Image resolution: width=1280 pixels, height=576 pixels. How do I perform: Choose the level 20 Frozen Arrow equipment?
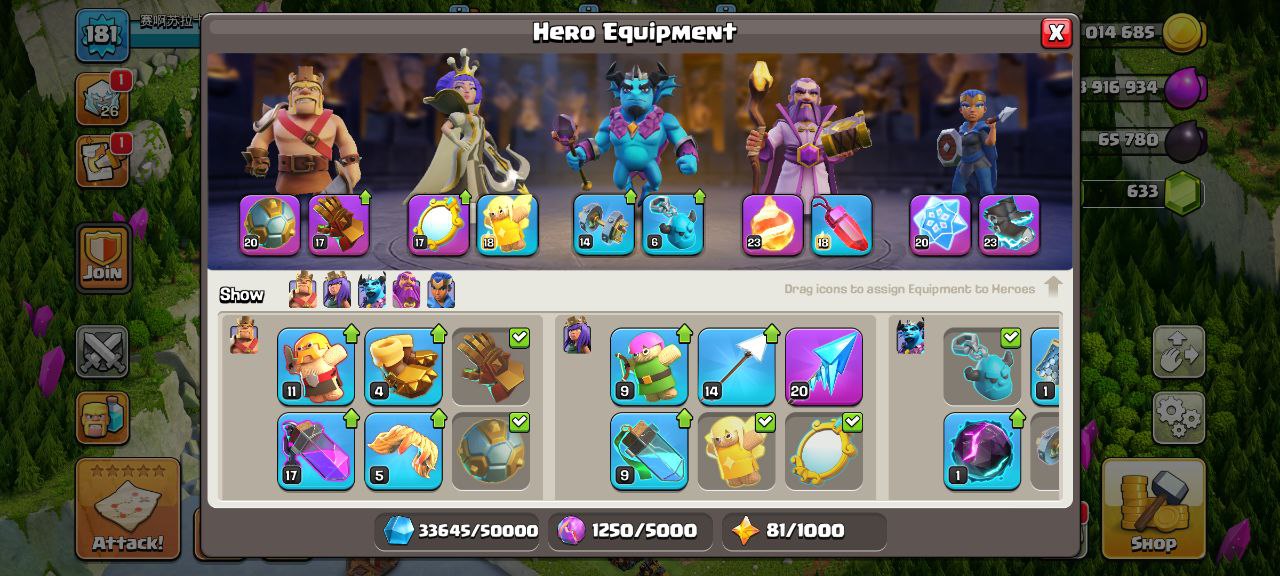[x=823, y=366]
